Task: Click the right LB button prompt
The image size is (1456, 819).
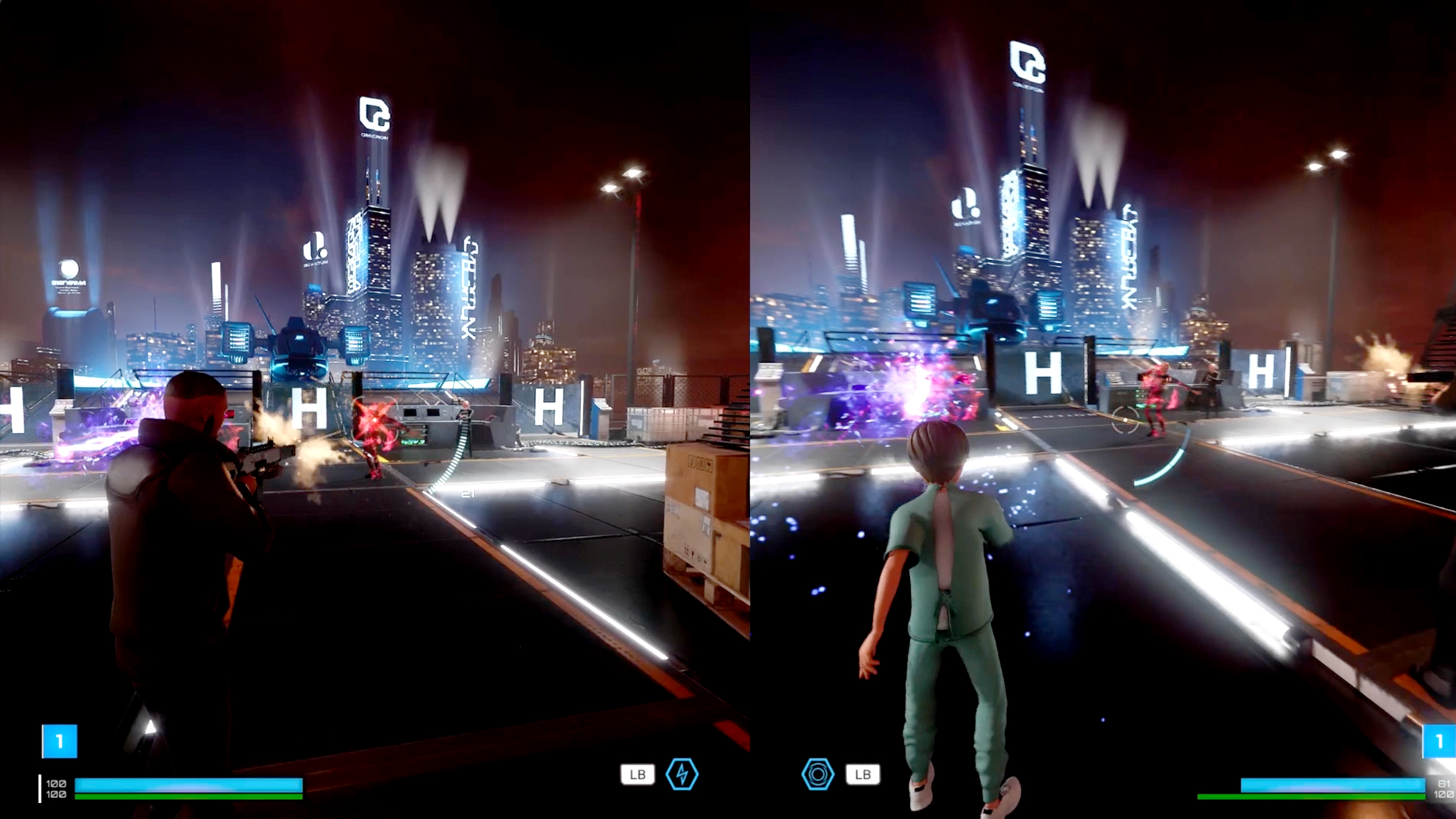Action: (x=863, y=774)
